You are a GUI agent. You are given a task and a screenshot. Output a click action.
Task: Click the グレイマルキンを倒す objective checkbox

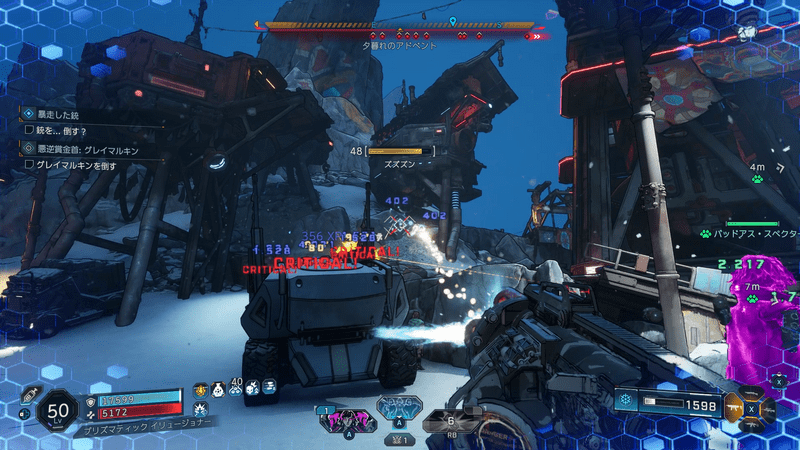(29, 164)
